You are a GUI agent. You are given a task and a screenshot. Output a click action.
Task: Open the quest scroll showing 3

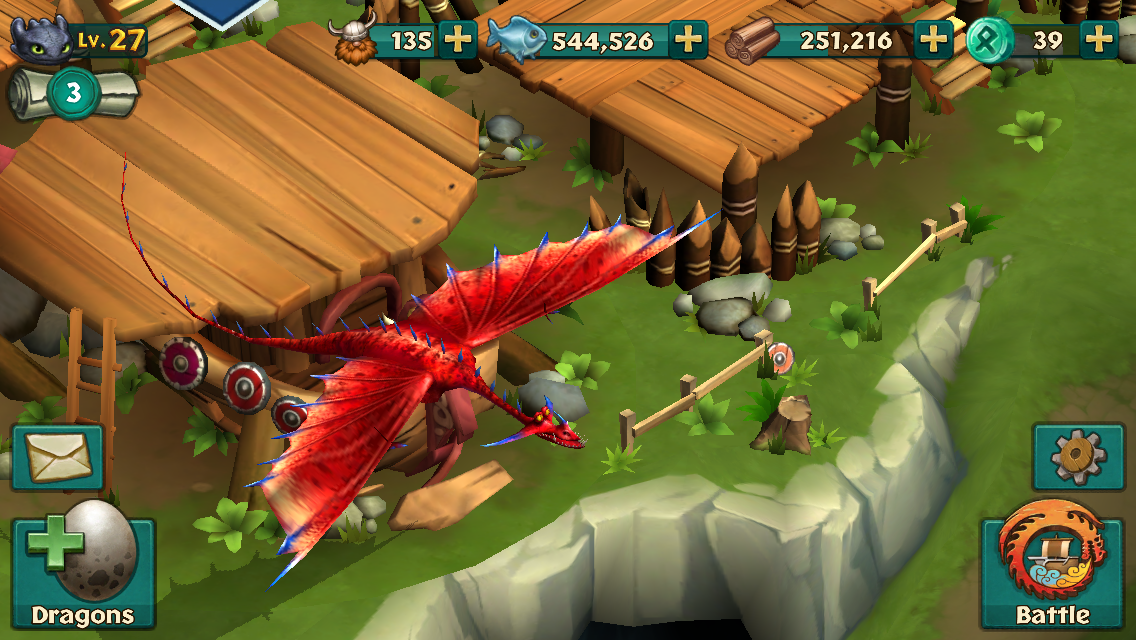click(x=72, y=94)
